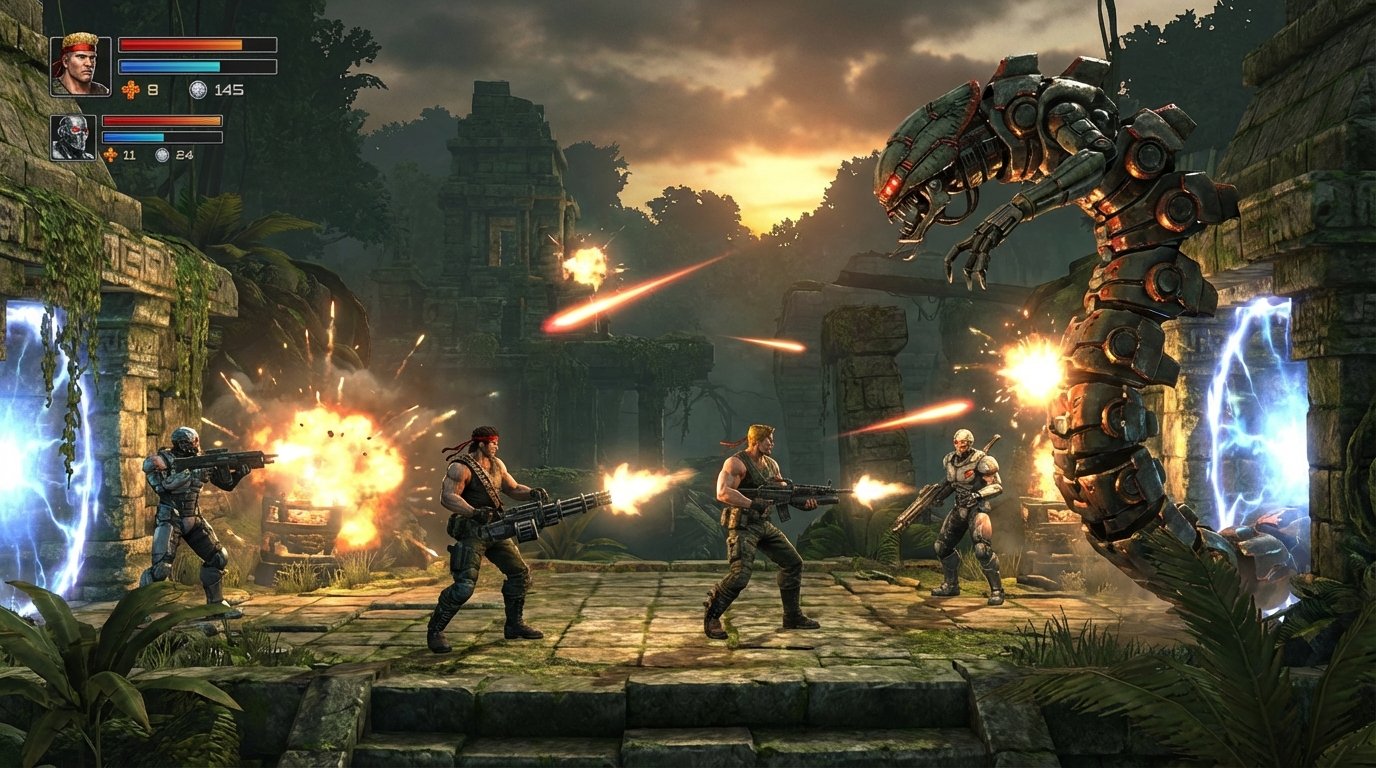
Task: Click Player 1's character portrait
Action: [x=80, y=67]
